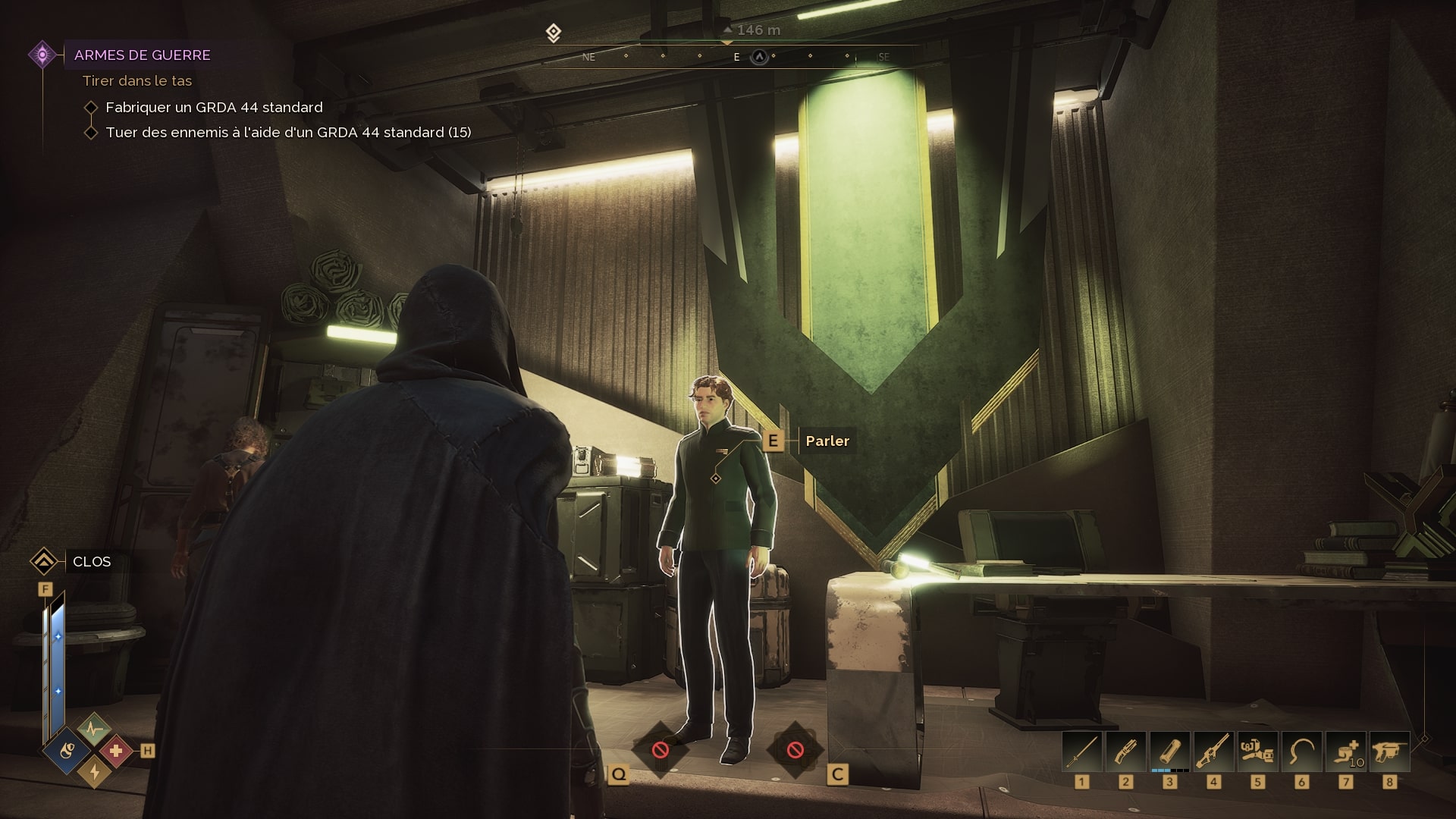Select the long rifle hotbar slot
This screenshot has width=1456, height=819.
click(x=1213, y=752)
